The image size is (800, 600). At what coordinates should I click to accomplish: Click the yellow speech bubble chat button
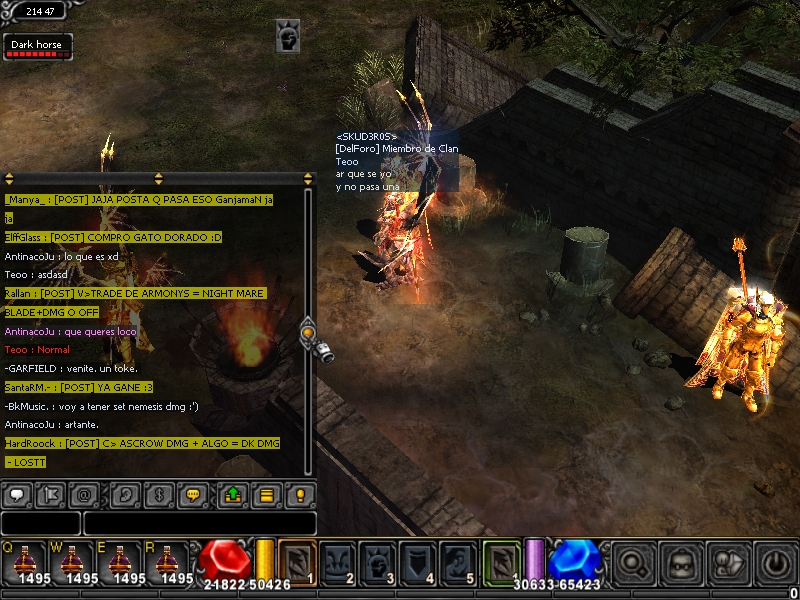click(x=195, y=494)
